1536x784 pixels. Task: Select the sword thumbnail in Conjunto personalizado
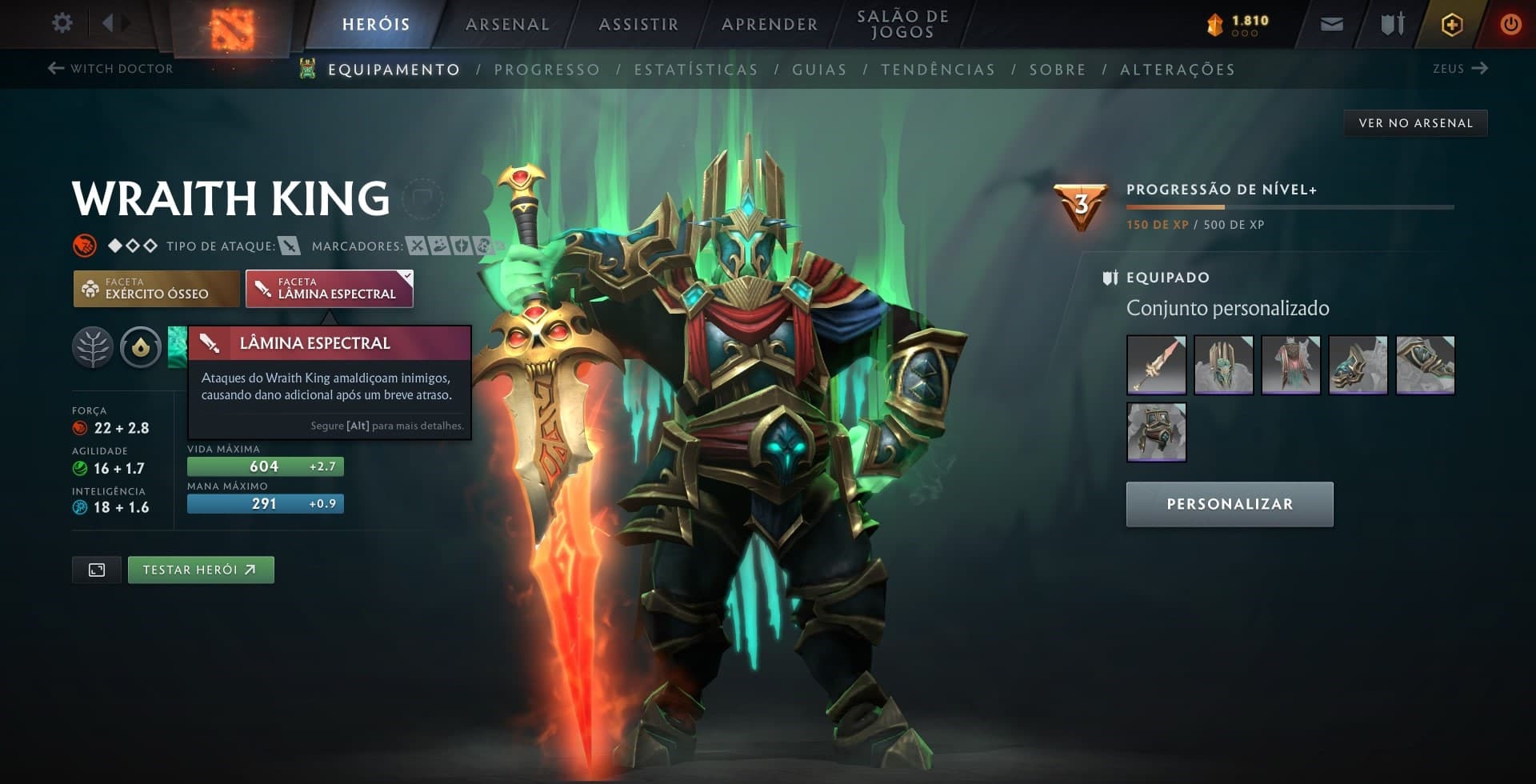(x=1156, y=366)
